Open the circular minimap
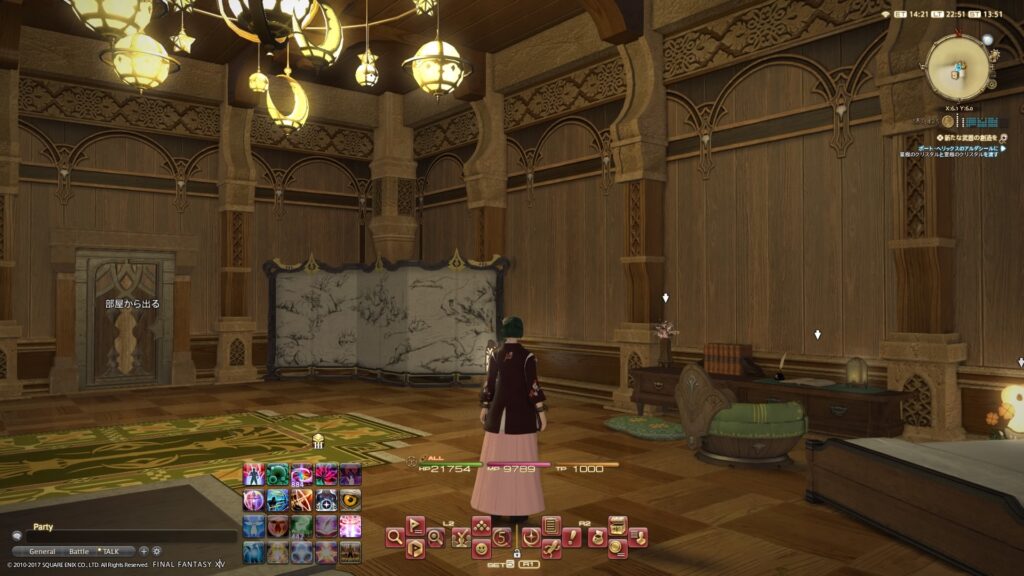The height and width of the screenshot is (576, 1024). point(957,67)
